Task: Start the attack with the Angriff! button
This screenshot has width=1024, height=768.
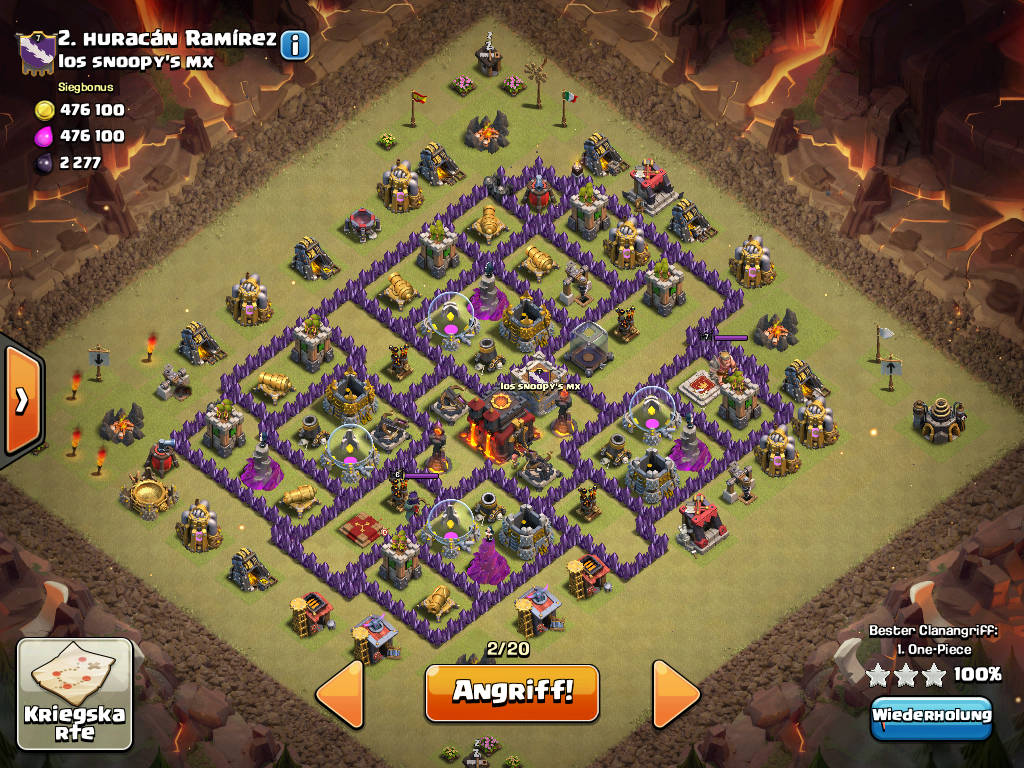Action: pyautogui.click(x=512, y=692)
